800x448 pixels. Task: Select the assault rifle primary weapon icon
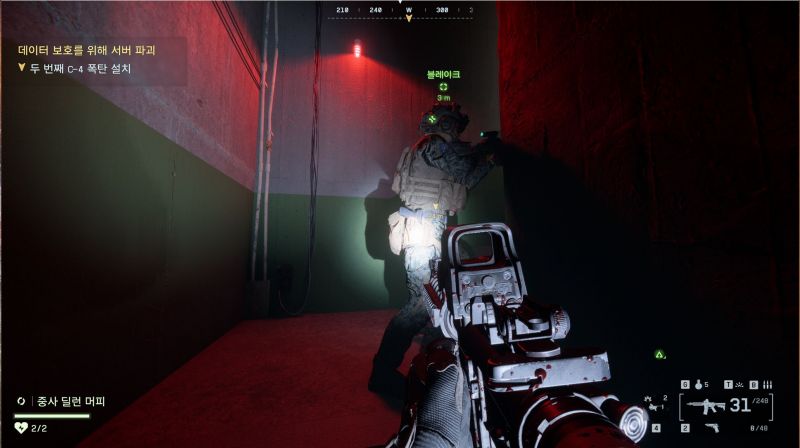704,406
